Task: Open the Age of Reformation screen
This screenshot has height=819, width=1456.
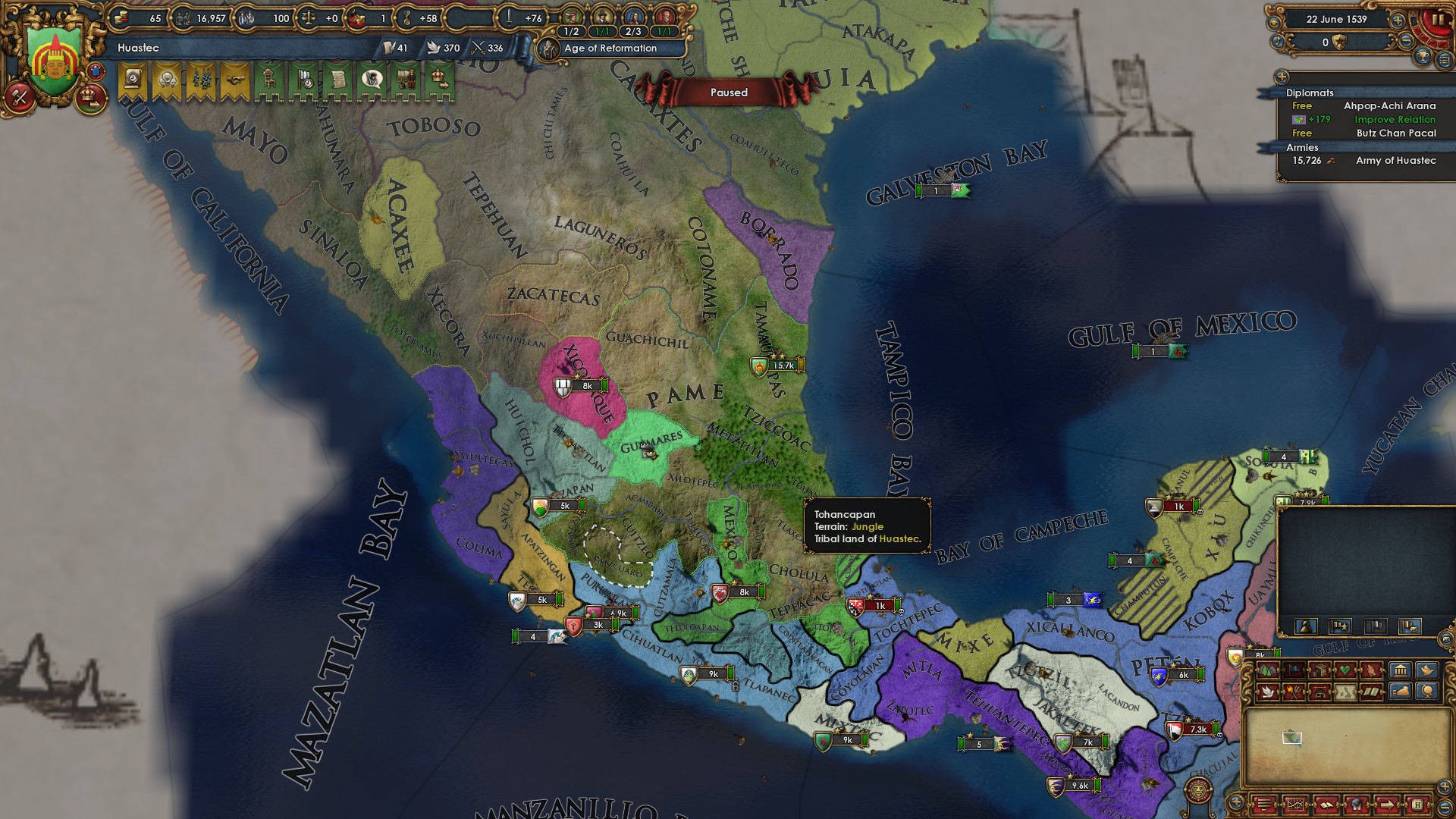Action: tap(610, 49)
